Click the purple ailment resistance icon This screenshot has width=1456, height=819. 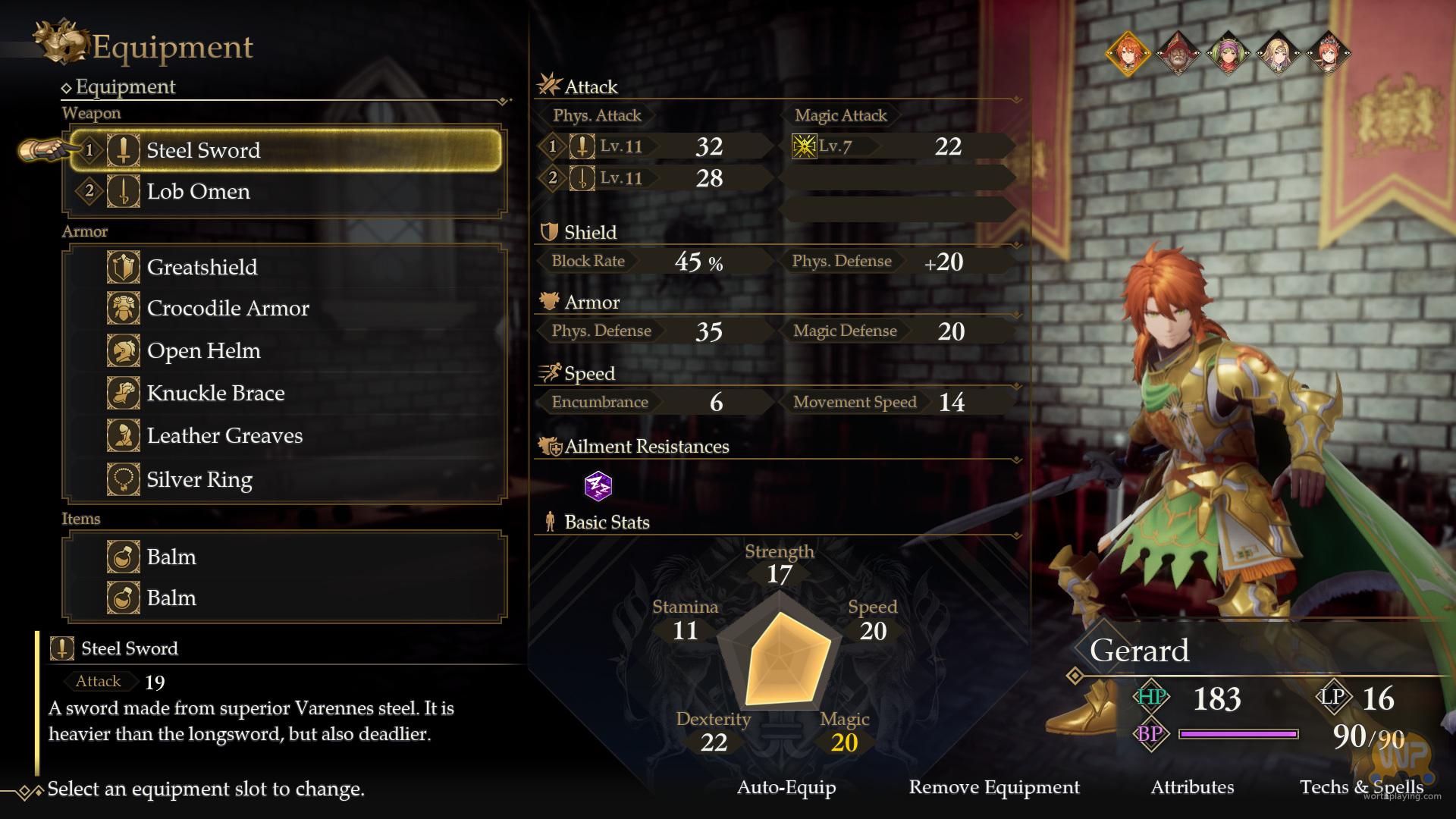click(598, 485)
